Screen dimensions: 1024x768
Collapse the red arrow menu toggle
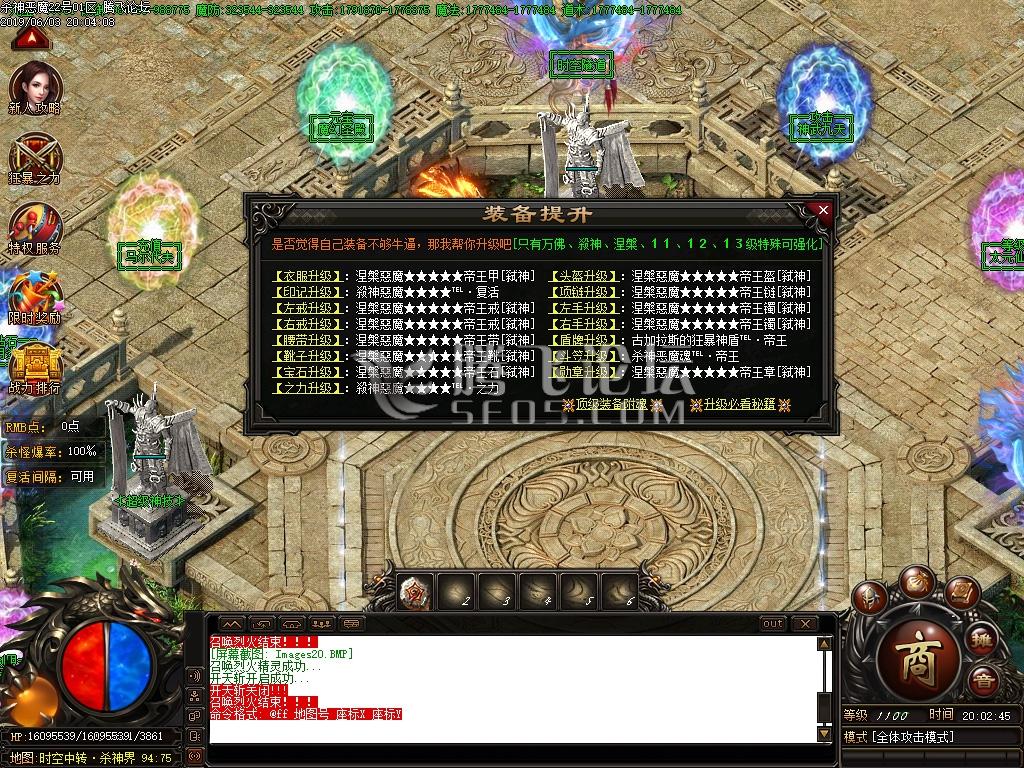click(x=32, y=39)
